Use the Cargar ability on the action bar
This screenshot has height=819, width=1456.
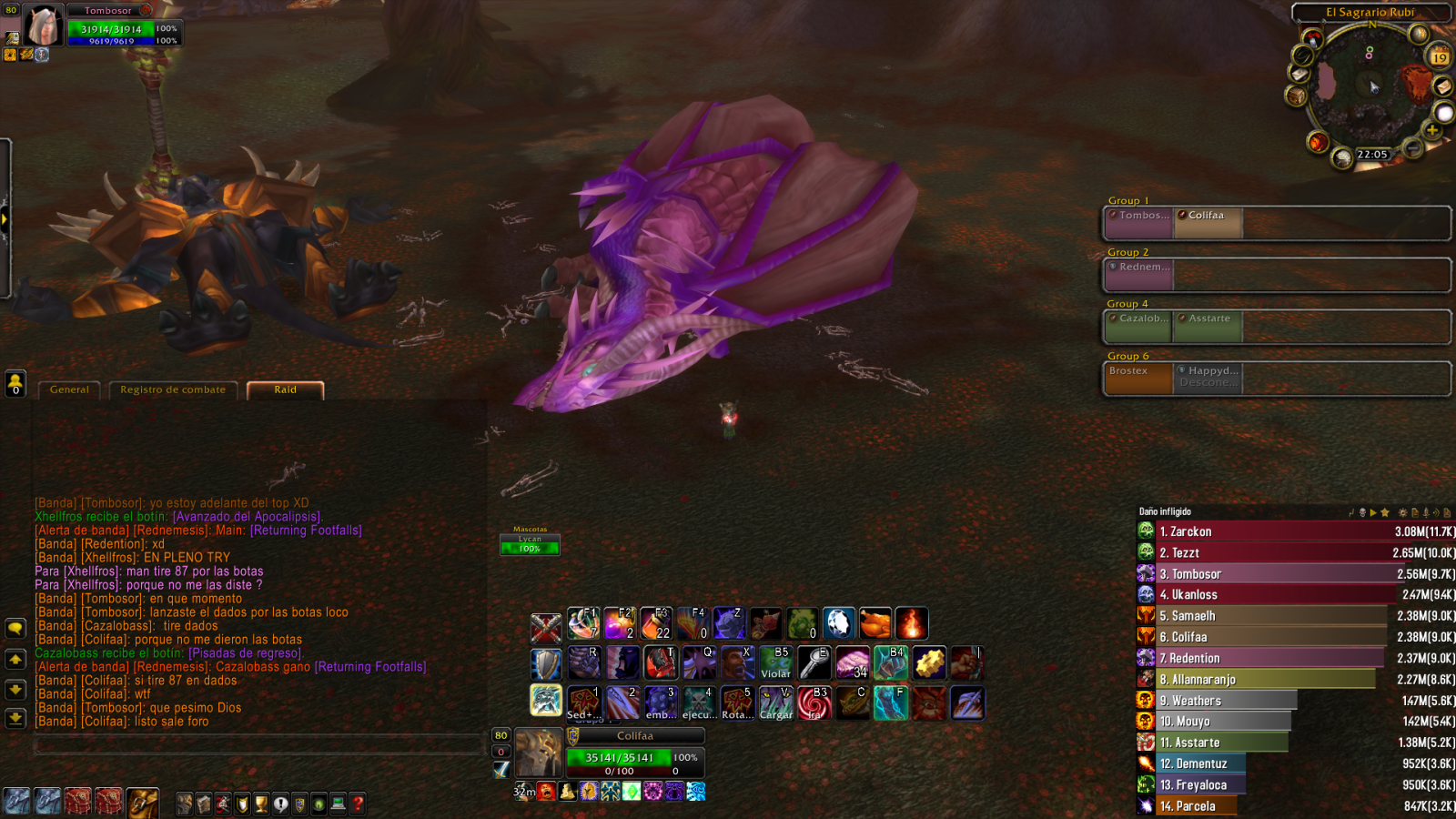pos(776,703)
